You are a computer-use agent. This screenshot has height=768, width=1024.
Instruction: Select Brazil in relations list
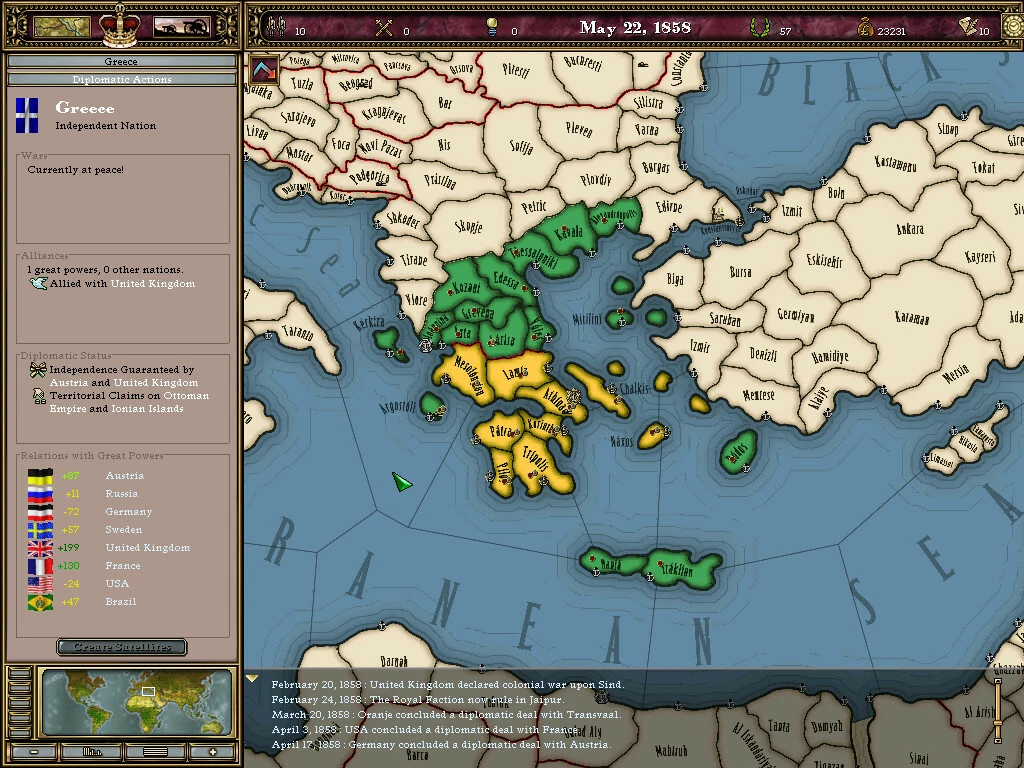122,602
